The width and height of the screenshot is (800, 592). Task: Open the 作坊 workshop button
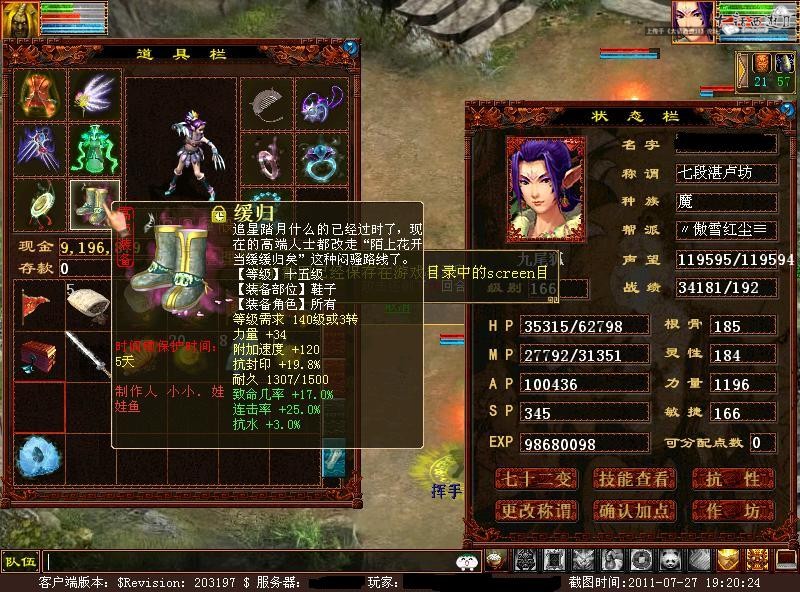pos(731,511)
